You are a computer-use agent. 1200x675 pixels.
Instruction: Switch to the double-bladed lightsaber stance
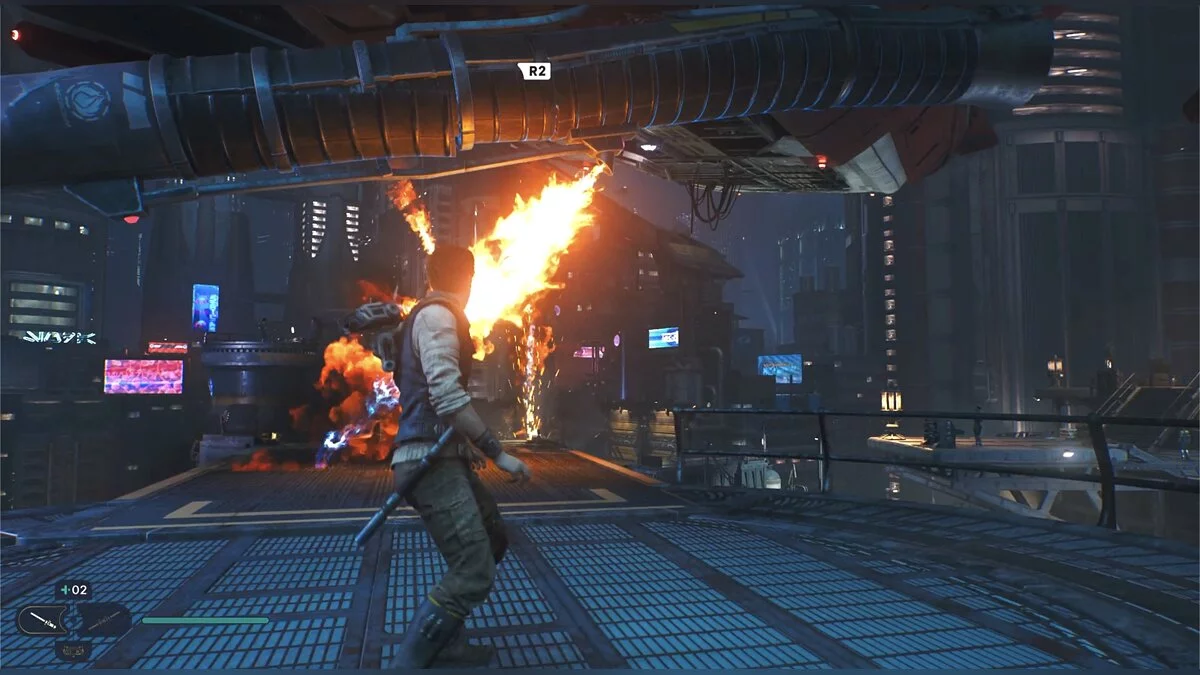(x=103, y=620)
